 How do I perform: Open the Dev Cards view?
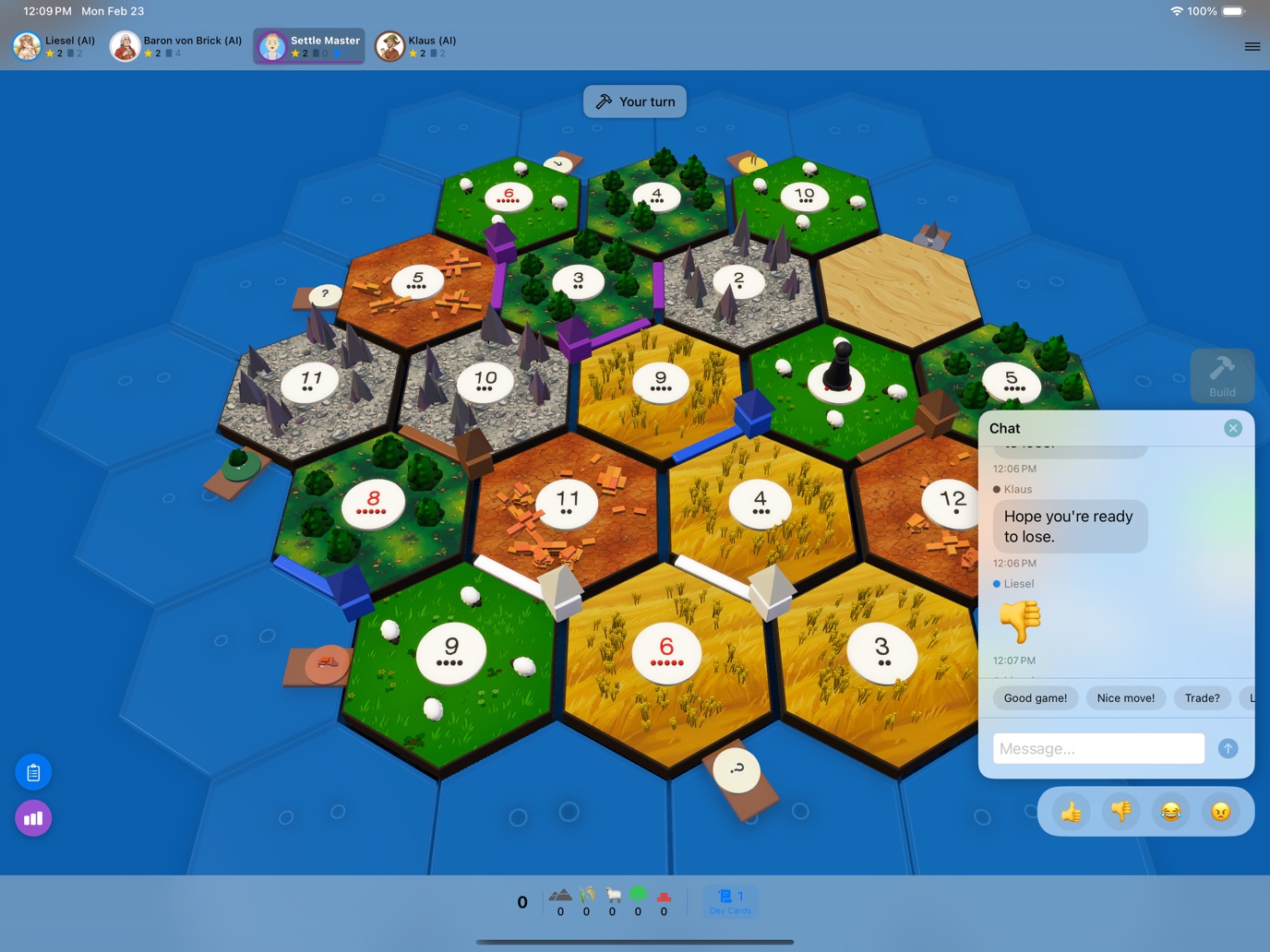(730, 901)
